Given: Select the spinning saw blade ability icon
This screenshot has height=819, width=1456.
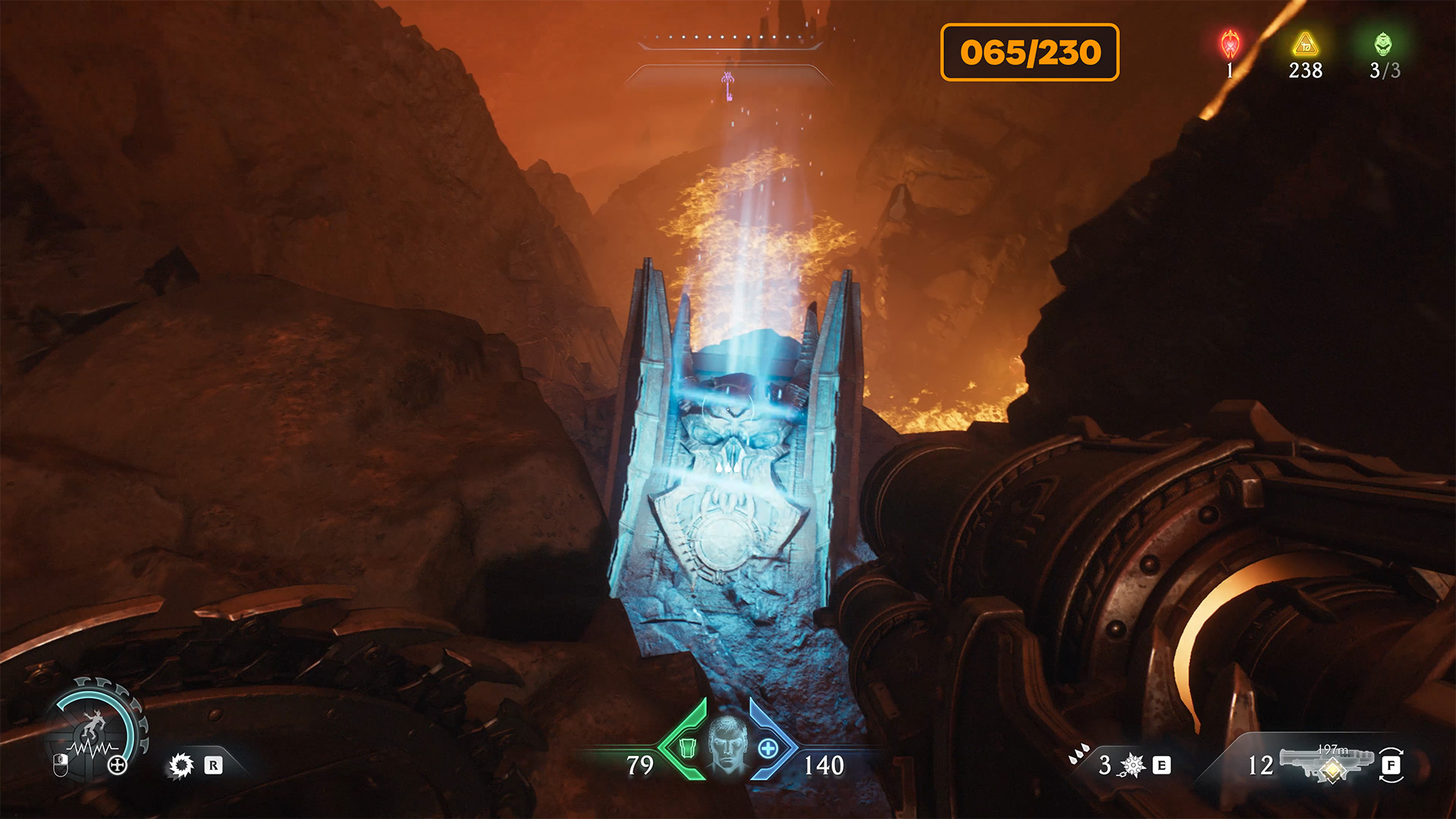Looking at the screenshot, I should (x=181, y=765).
